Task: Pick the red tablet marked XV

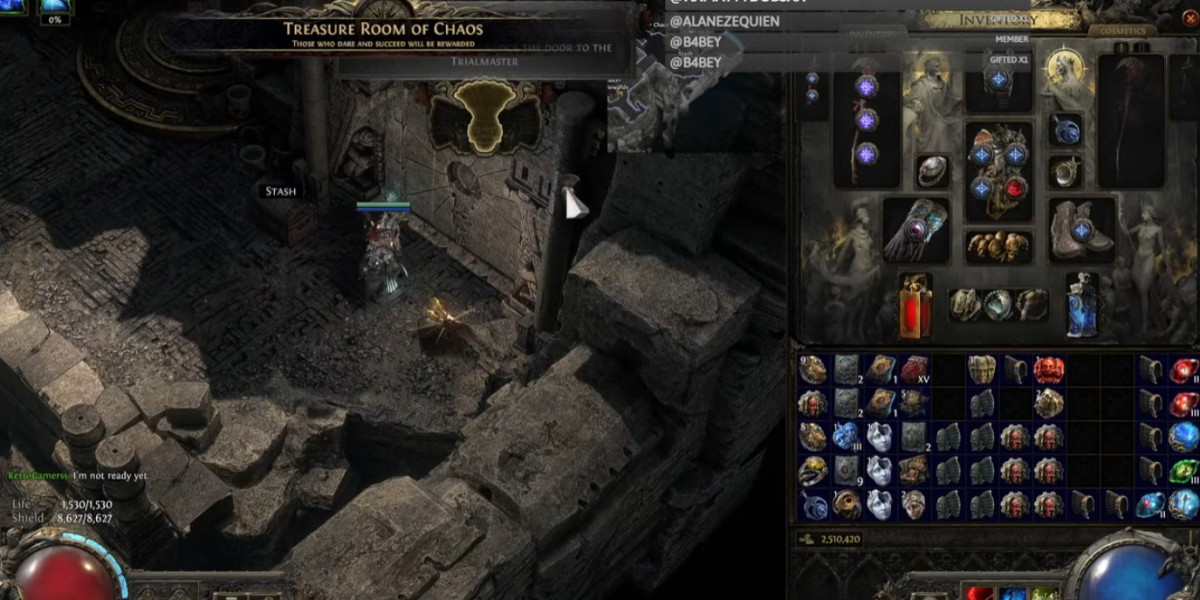Action: click(915, 371)
